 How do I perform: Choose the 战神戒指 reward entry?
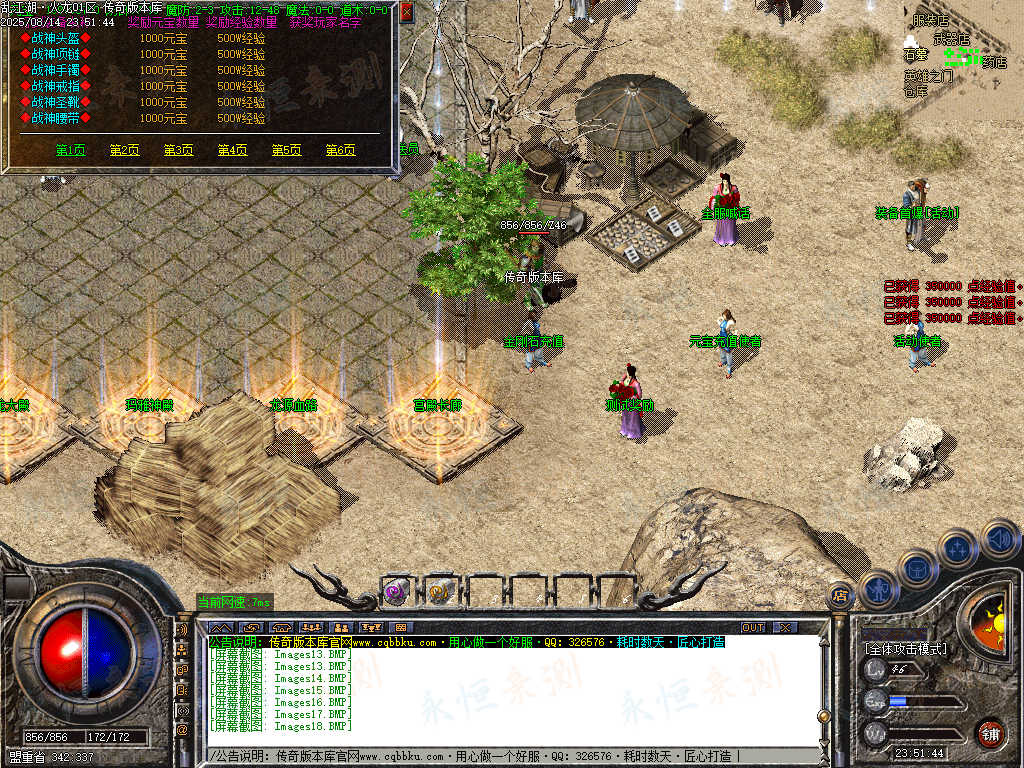coord(56,86)
